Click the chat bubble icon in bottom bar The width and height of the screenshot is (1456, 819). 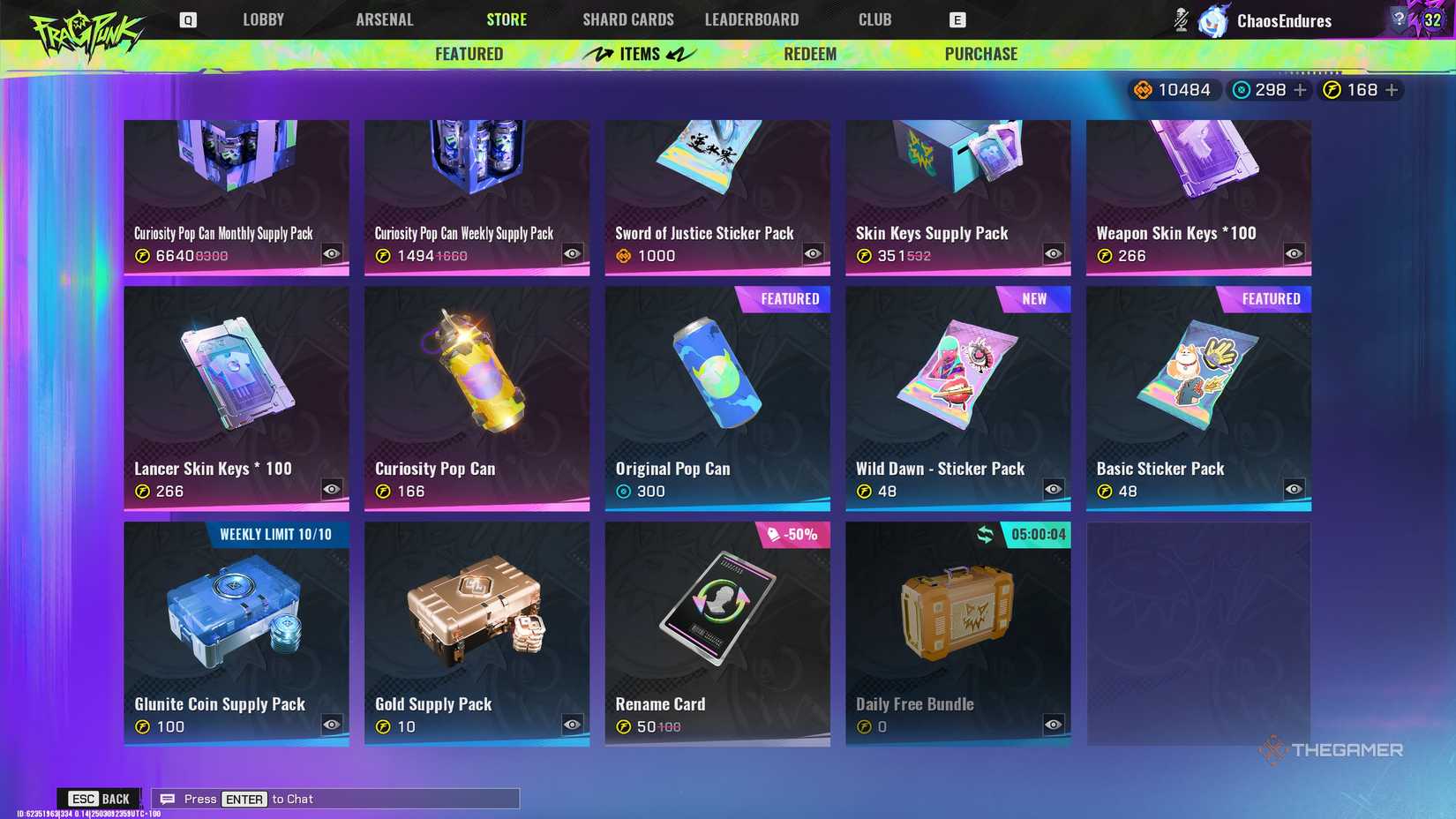(167, 798)
